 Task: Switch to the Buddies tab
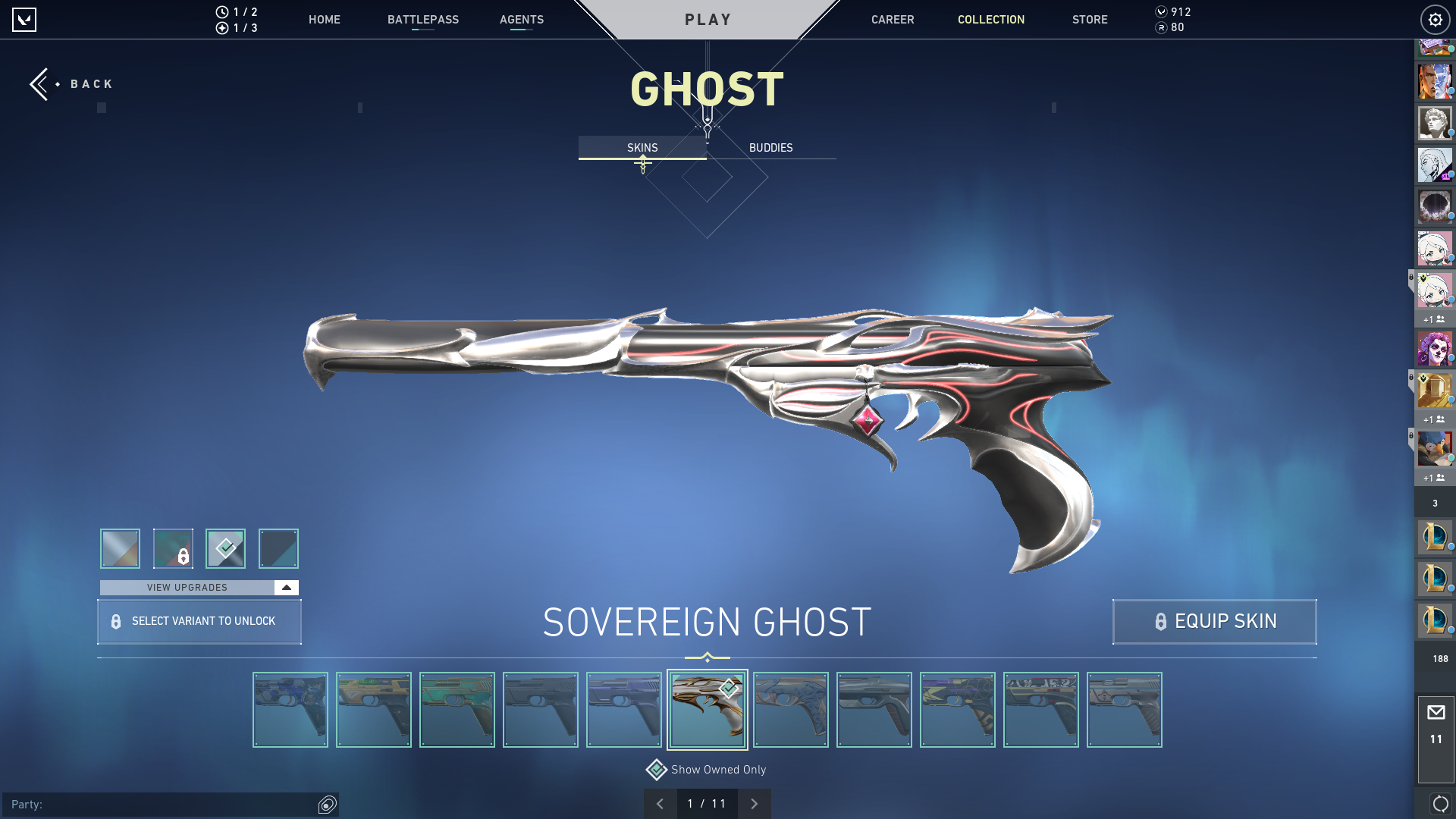click(770, 148)
